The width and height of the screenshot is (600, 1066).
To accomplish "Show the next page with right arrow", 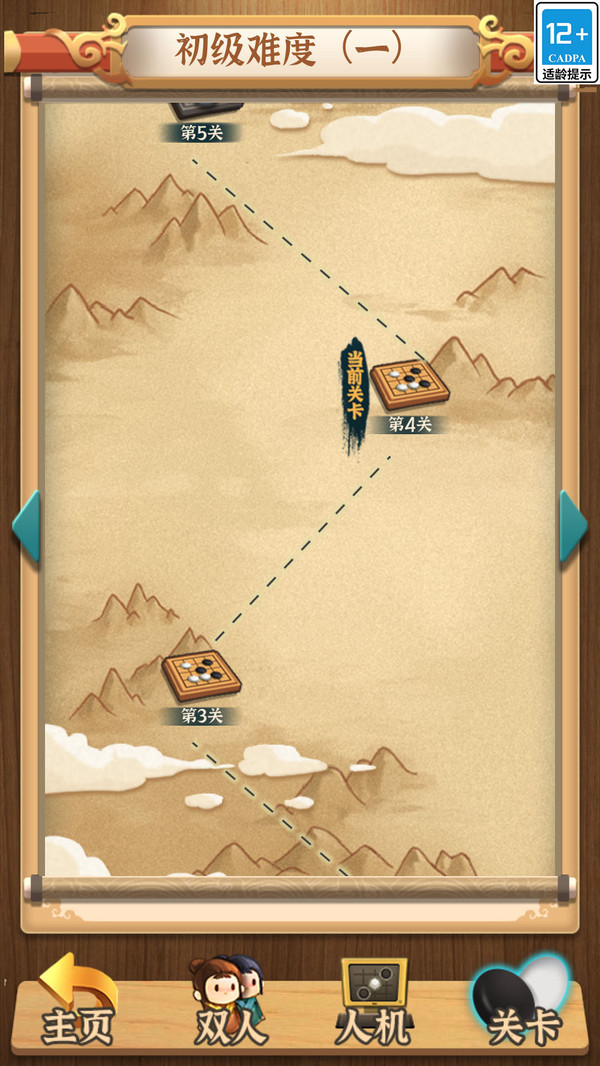I will (573, 526).
